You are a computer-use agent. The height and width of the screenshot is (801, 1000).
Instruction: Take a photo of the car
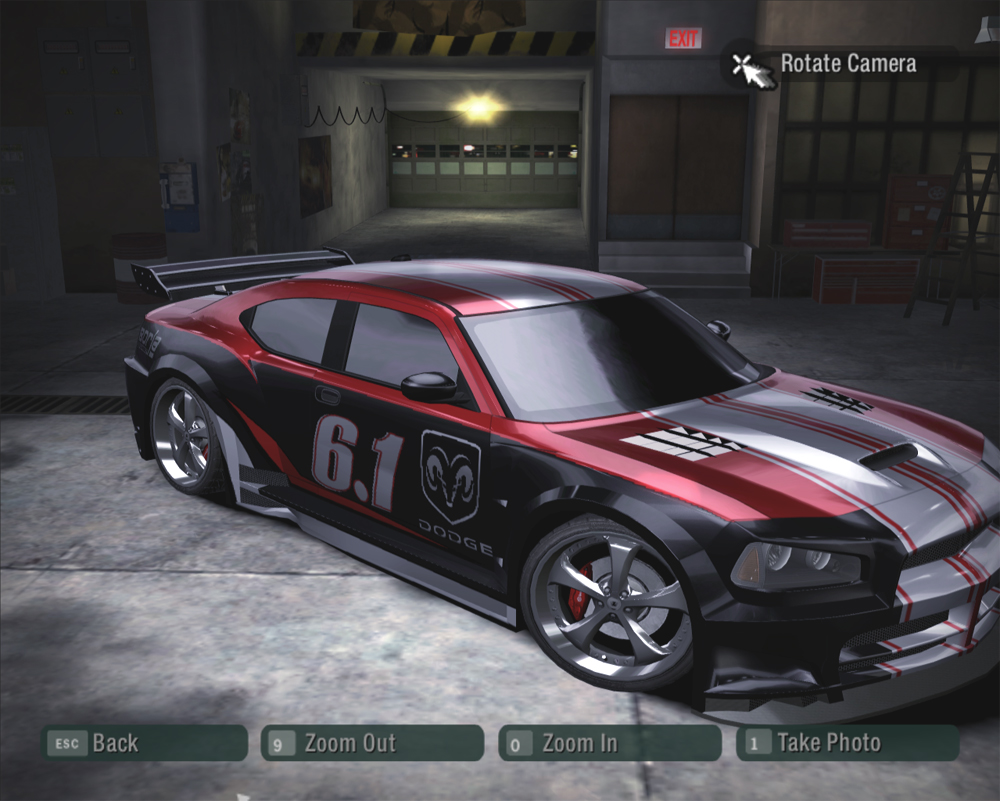click(x=847, y=743)
